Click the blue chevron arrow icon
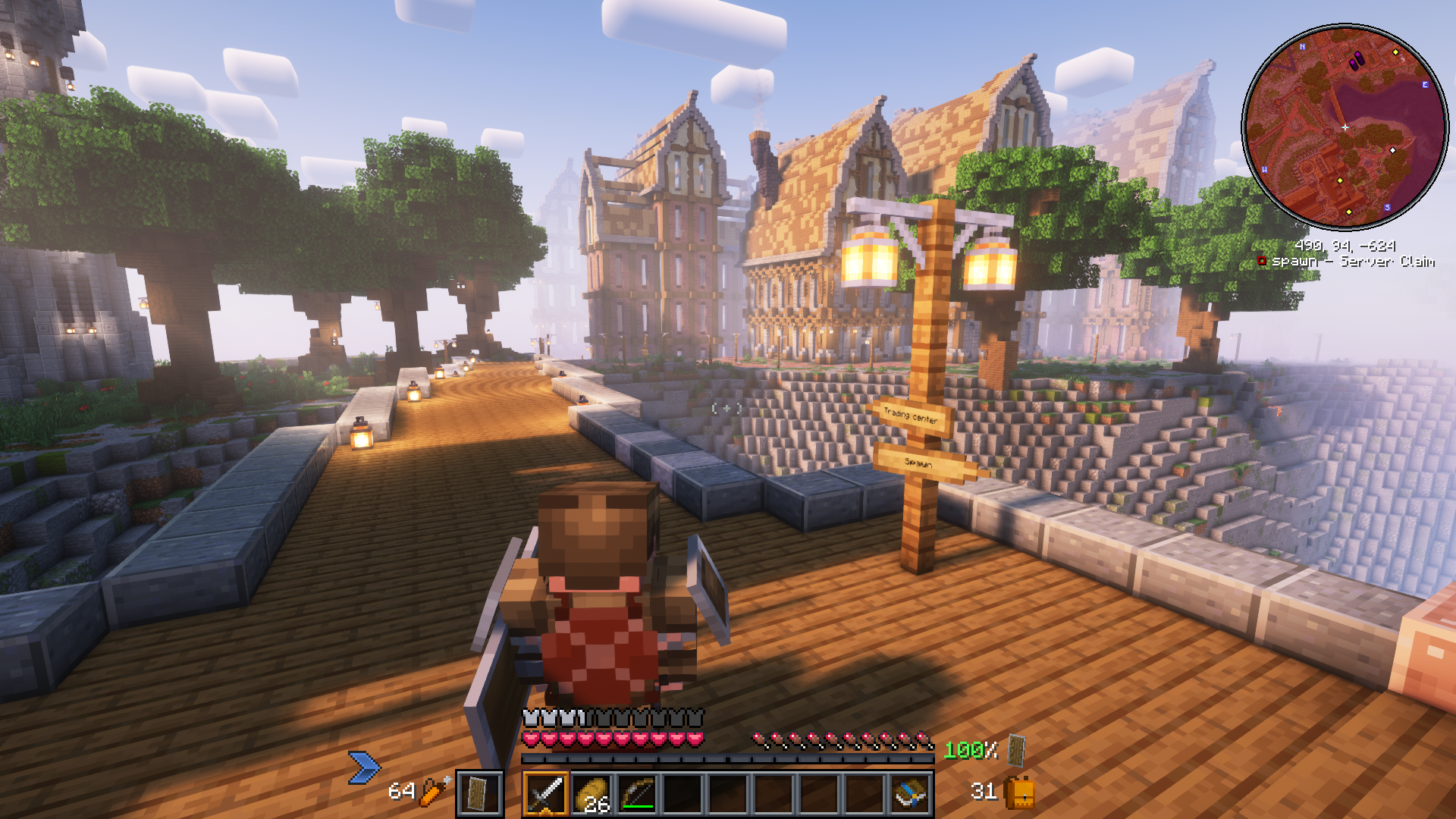Image resolution: width=1456 pixels, height=819 pixels. pyautogui.click(x=364, y=767)
